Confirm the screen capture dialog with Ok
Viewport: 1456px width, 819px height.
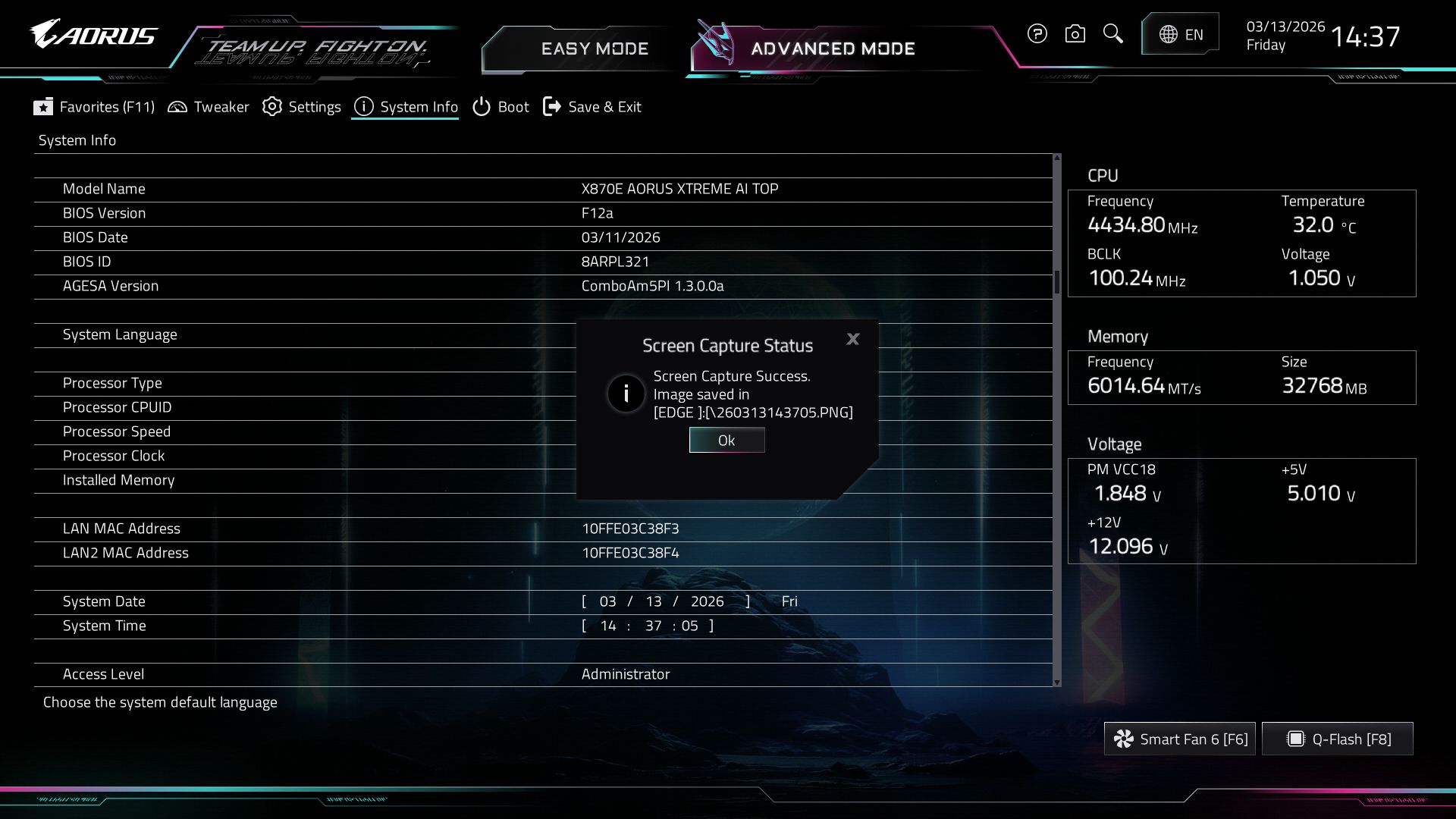point(726,441)
